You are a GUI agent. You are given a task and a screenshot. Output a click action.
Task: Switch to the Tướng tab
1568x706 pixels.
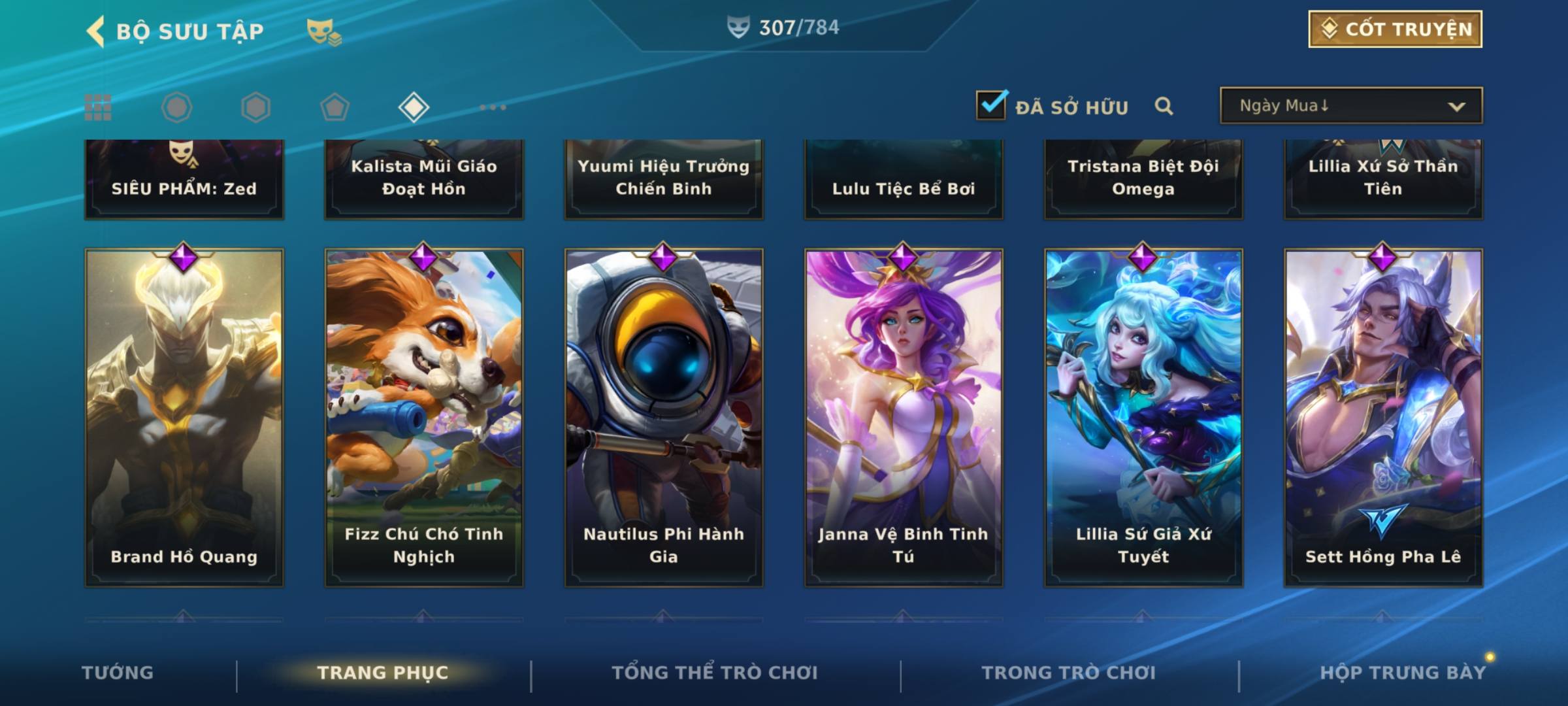pos(118,673)
